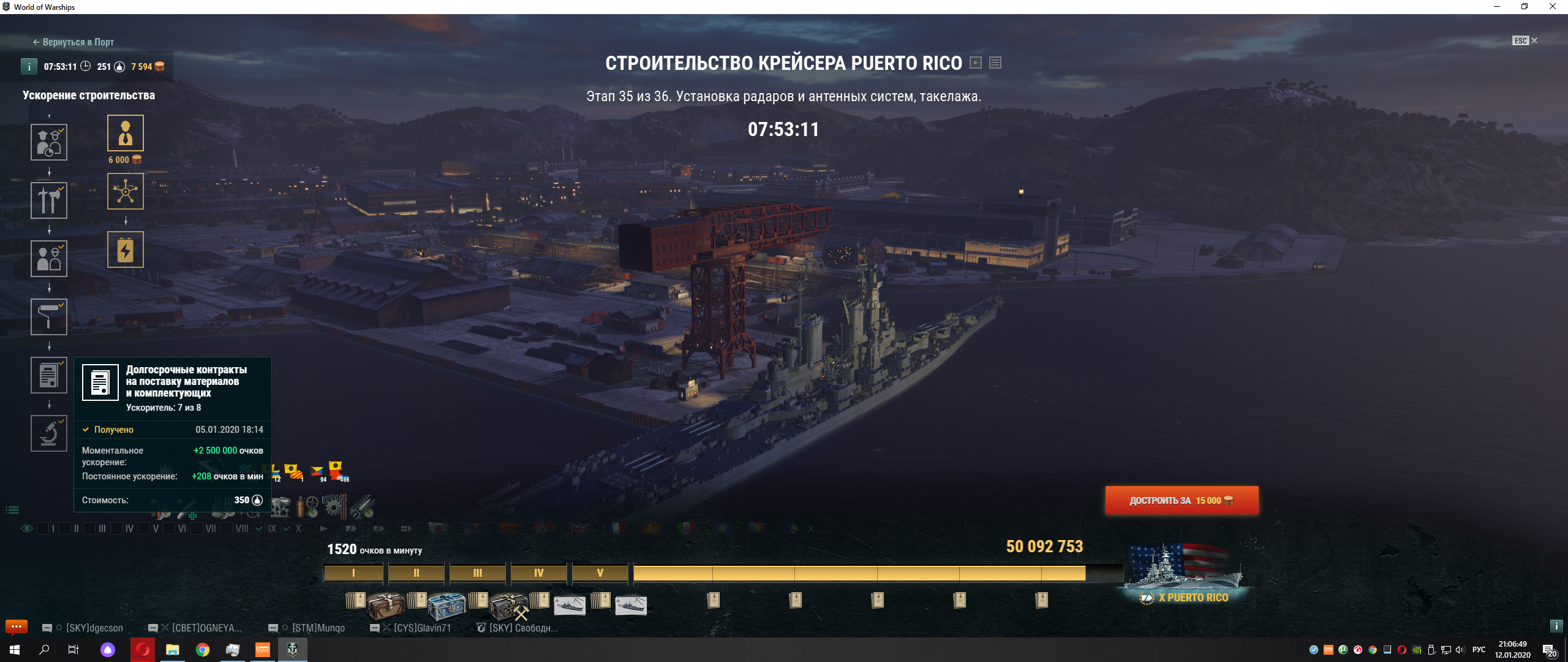Image resolution: width=1568 pixels, height=662 pixels.
Task: Pick the tools and wrench booster icon
Action: [x=49, y=200]
